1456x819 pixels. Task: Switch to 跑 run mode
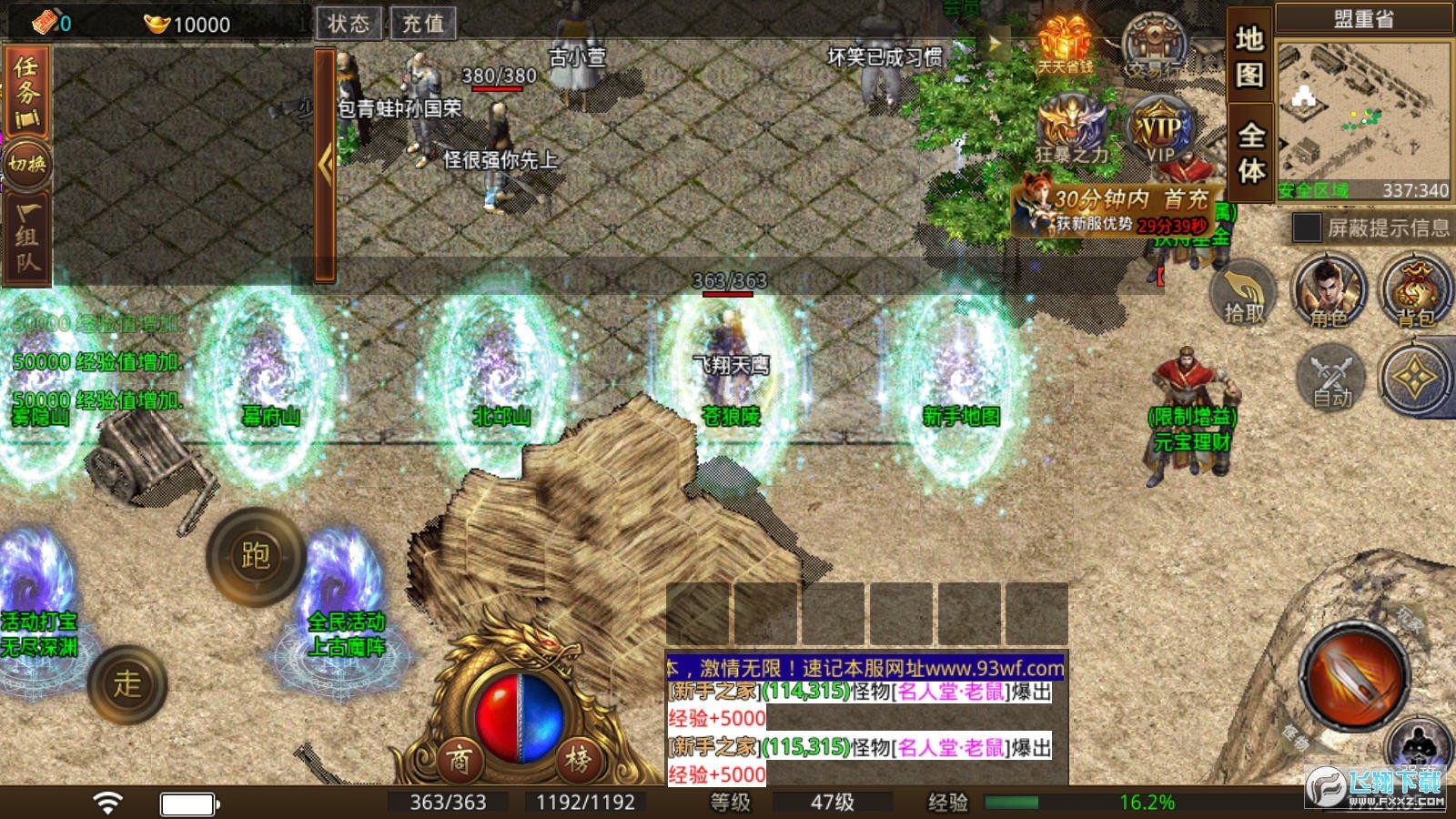tap(255, 555)
